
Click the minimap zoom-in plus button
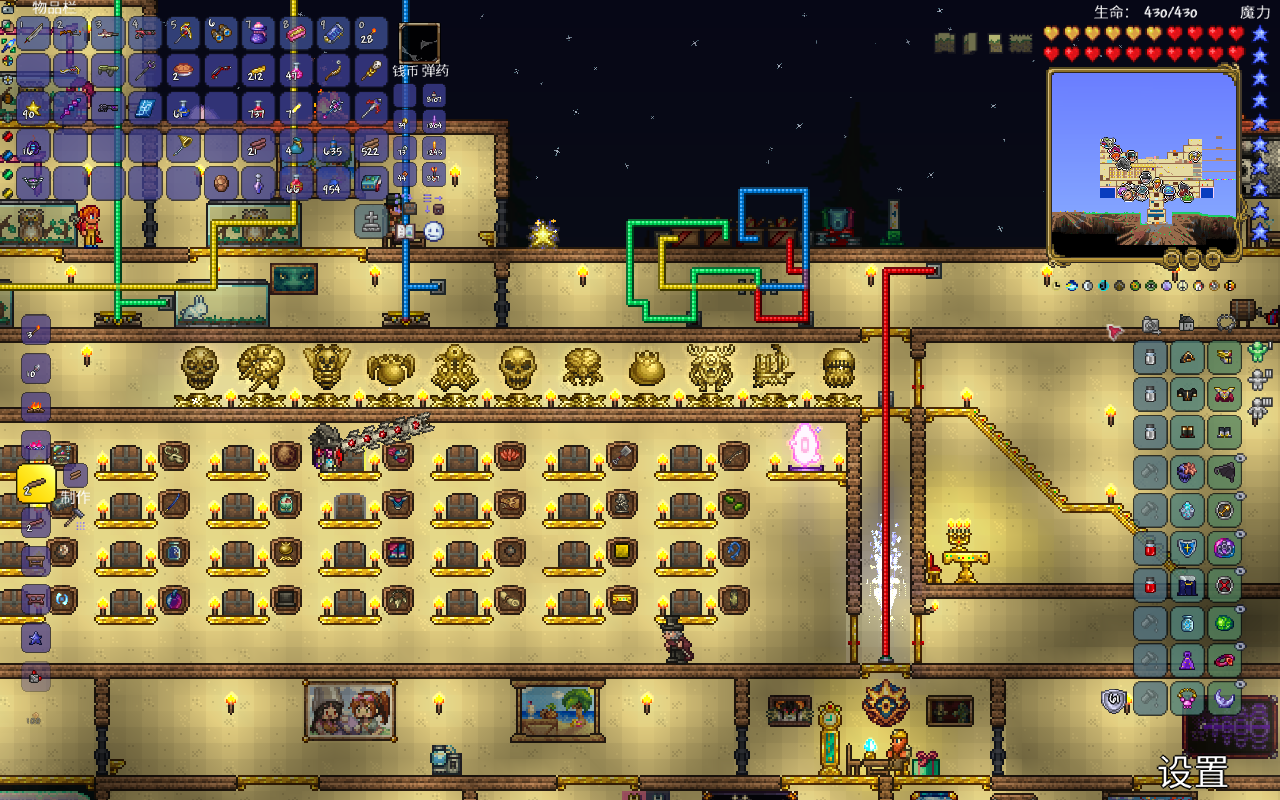(x=1212, y=259)
